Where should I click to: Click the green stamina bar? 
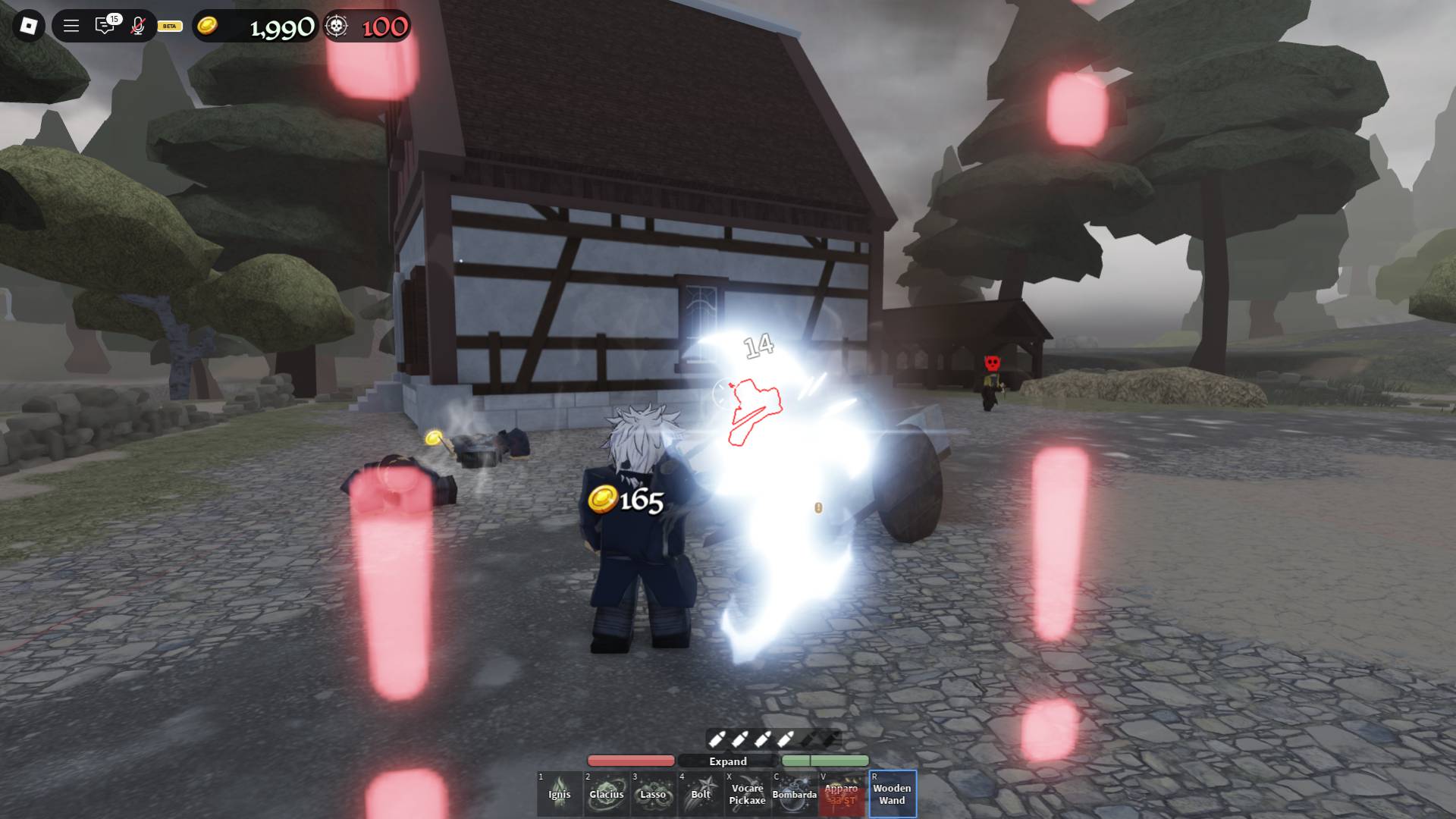826,761
